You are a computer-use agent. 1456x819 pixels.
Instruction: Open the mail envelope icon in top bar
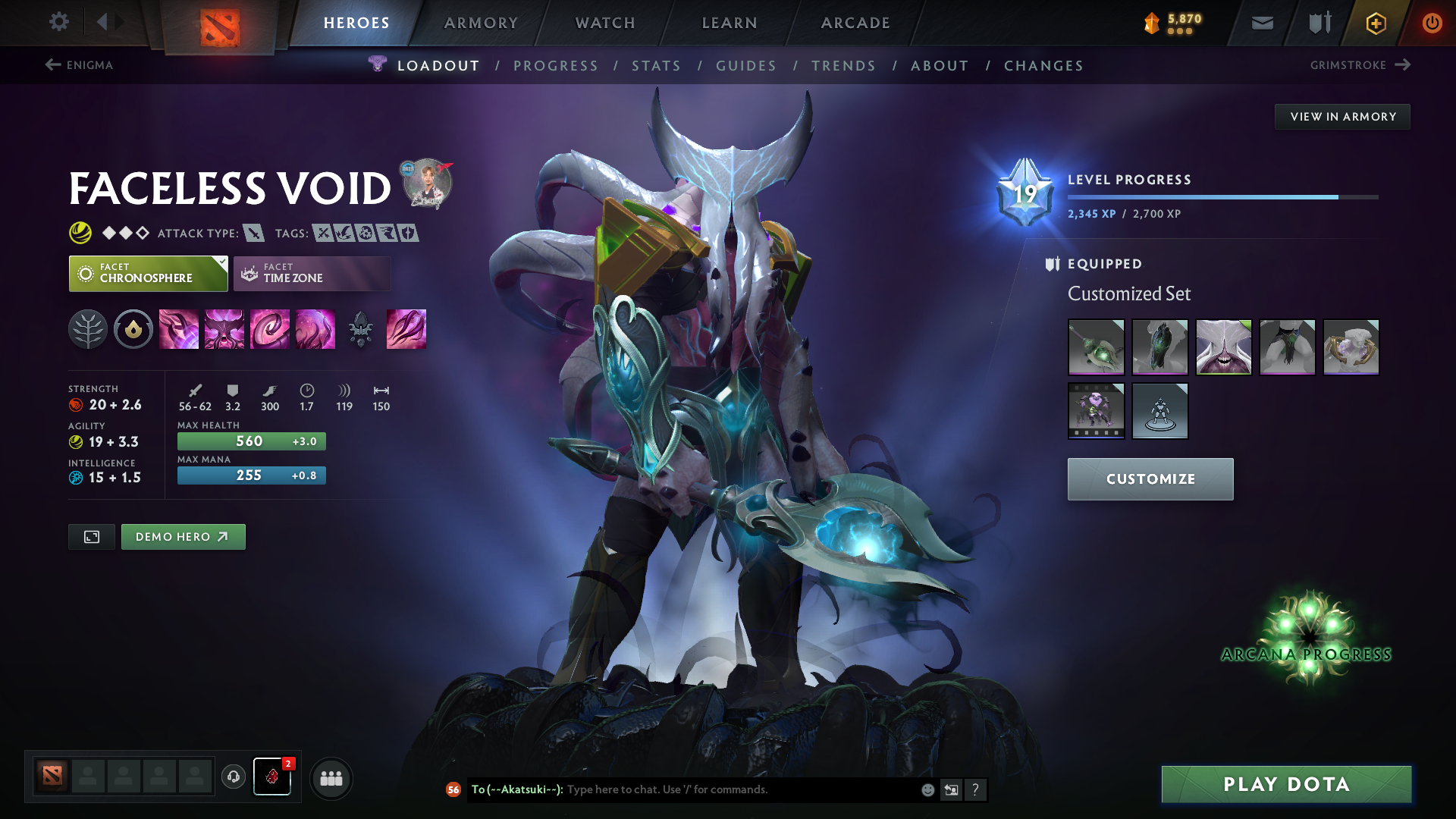tap(1261, 22)
